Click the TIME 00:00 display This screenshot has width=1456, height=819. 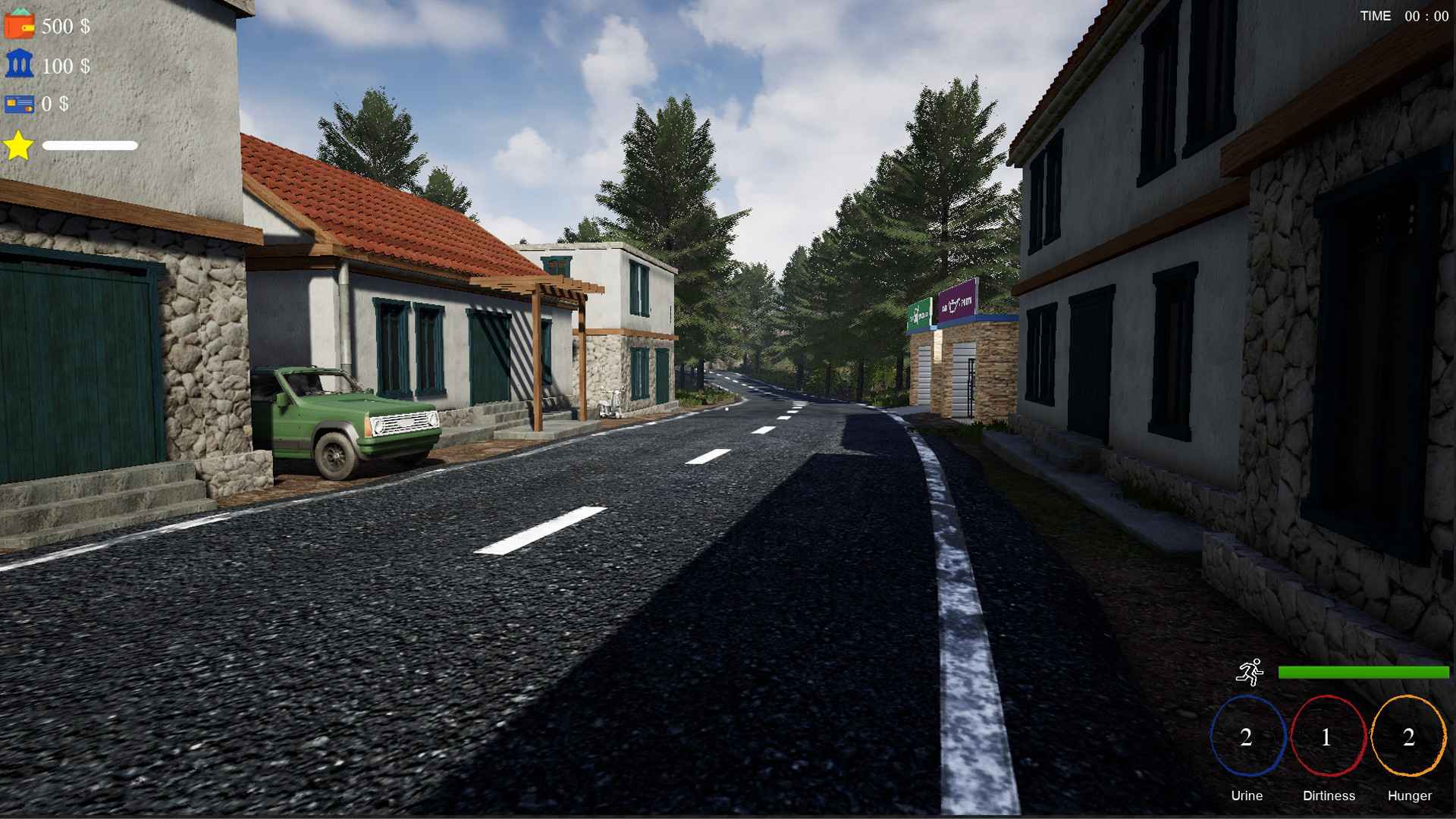click(x=1401, y=16)
